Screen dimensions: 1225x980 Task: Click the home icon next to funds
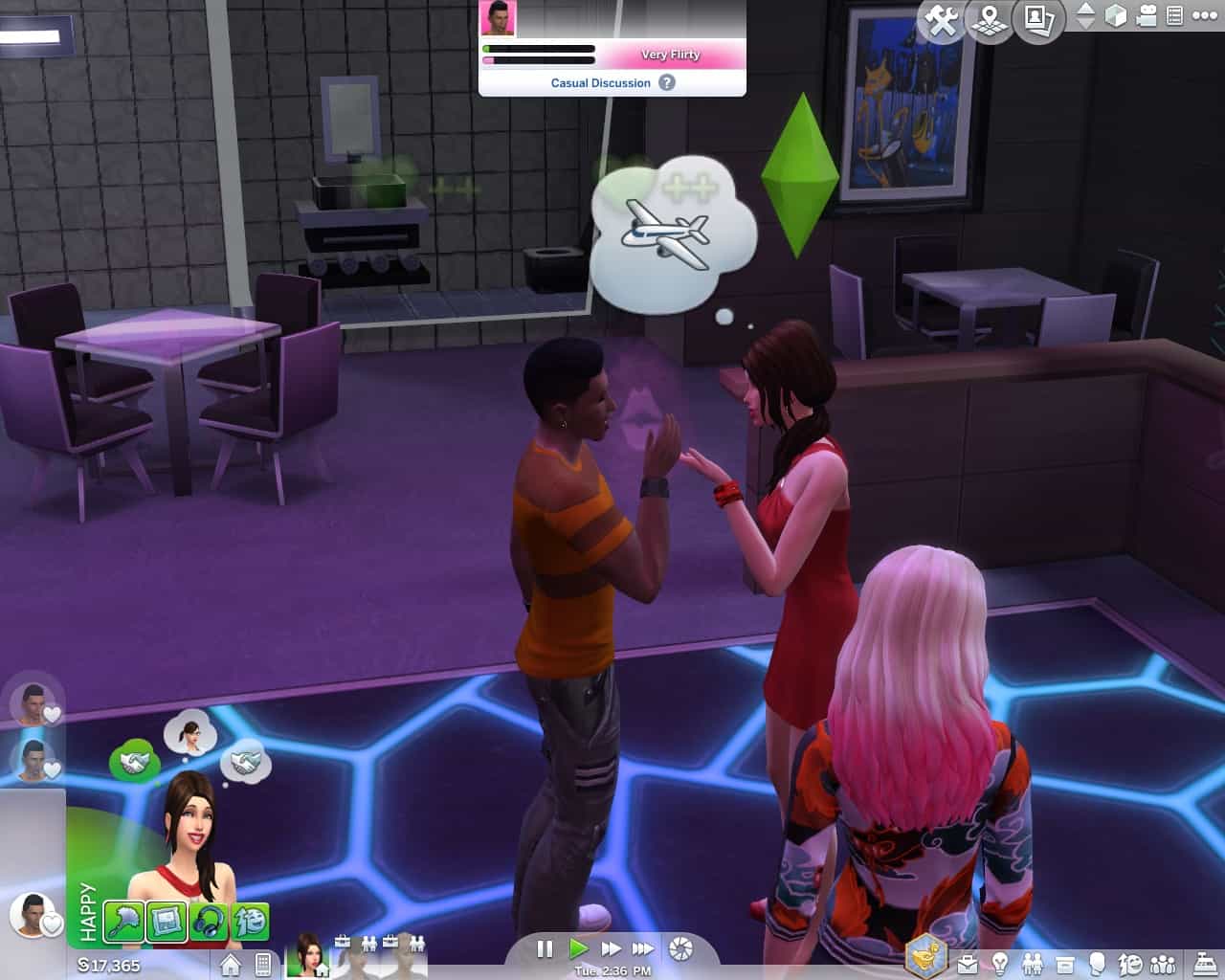pyautogui.click(x=230, y=965)
